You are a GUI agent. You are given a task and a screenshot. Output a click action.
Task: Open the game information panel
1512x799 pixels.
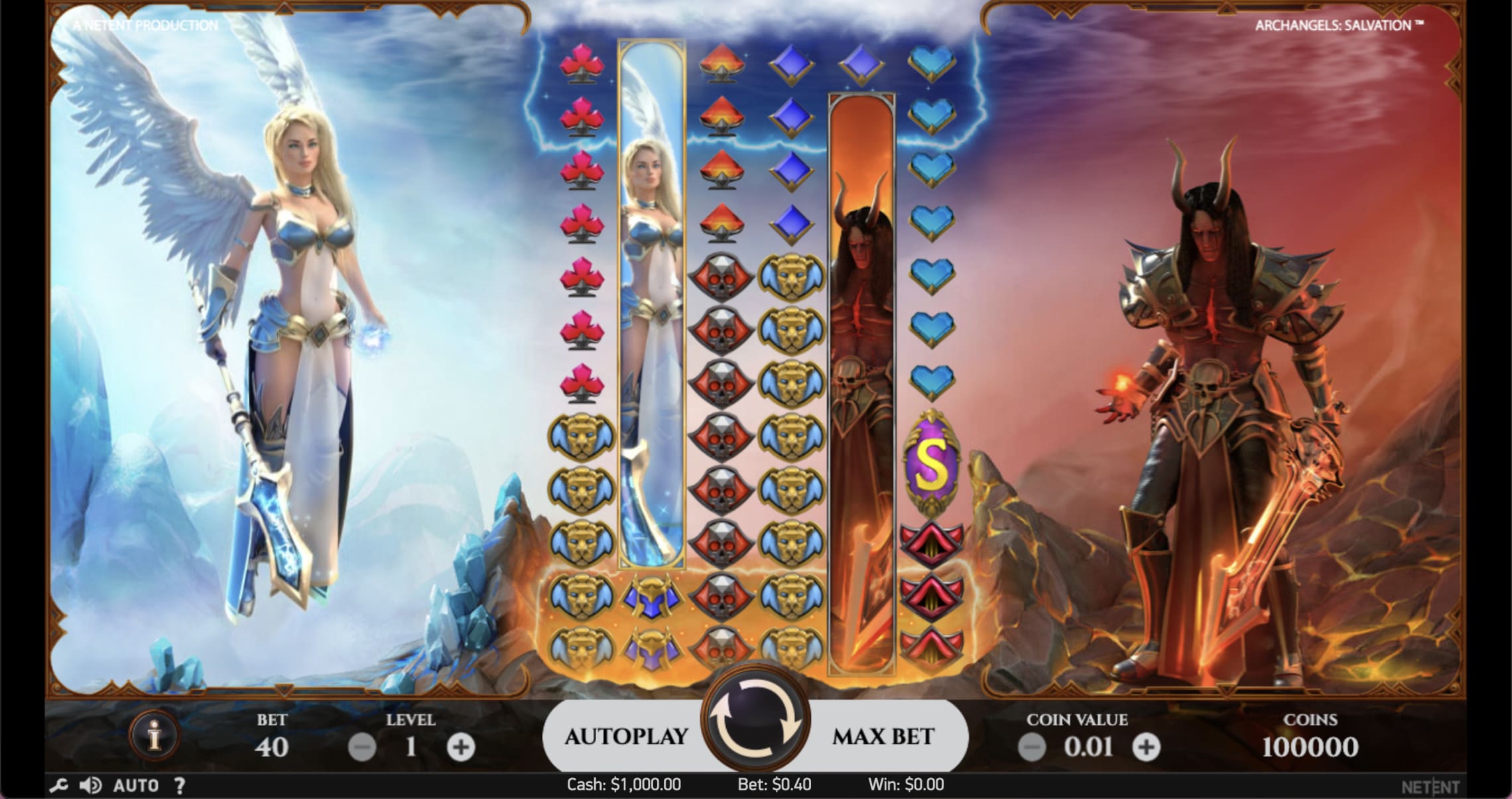coord(155,736)
